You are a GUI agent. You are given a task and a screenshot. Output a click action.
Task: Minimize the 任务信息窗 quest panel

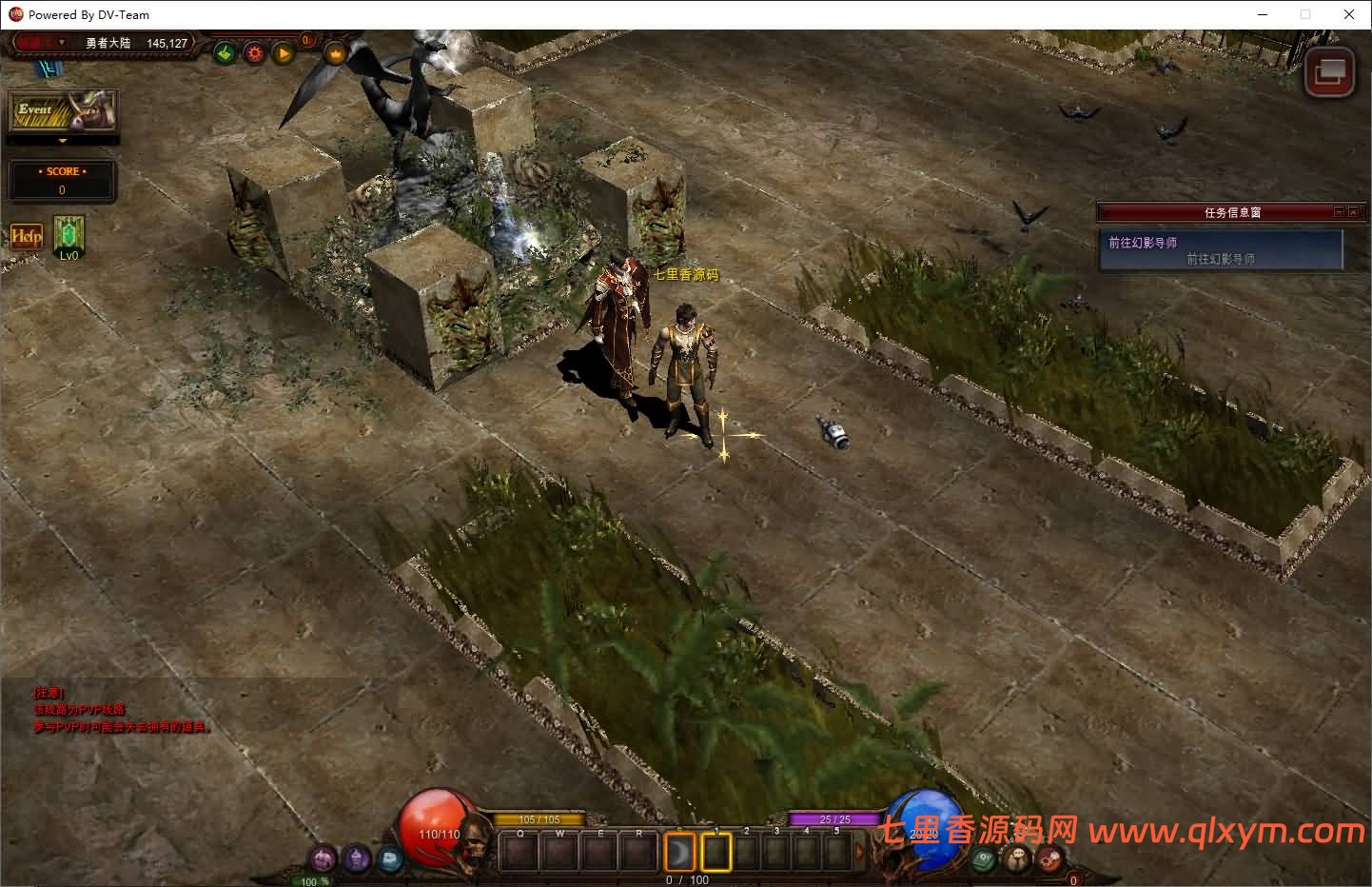pos(1339,212)
